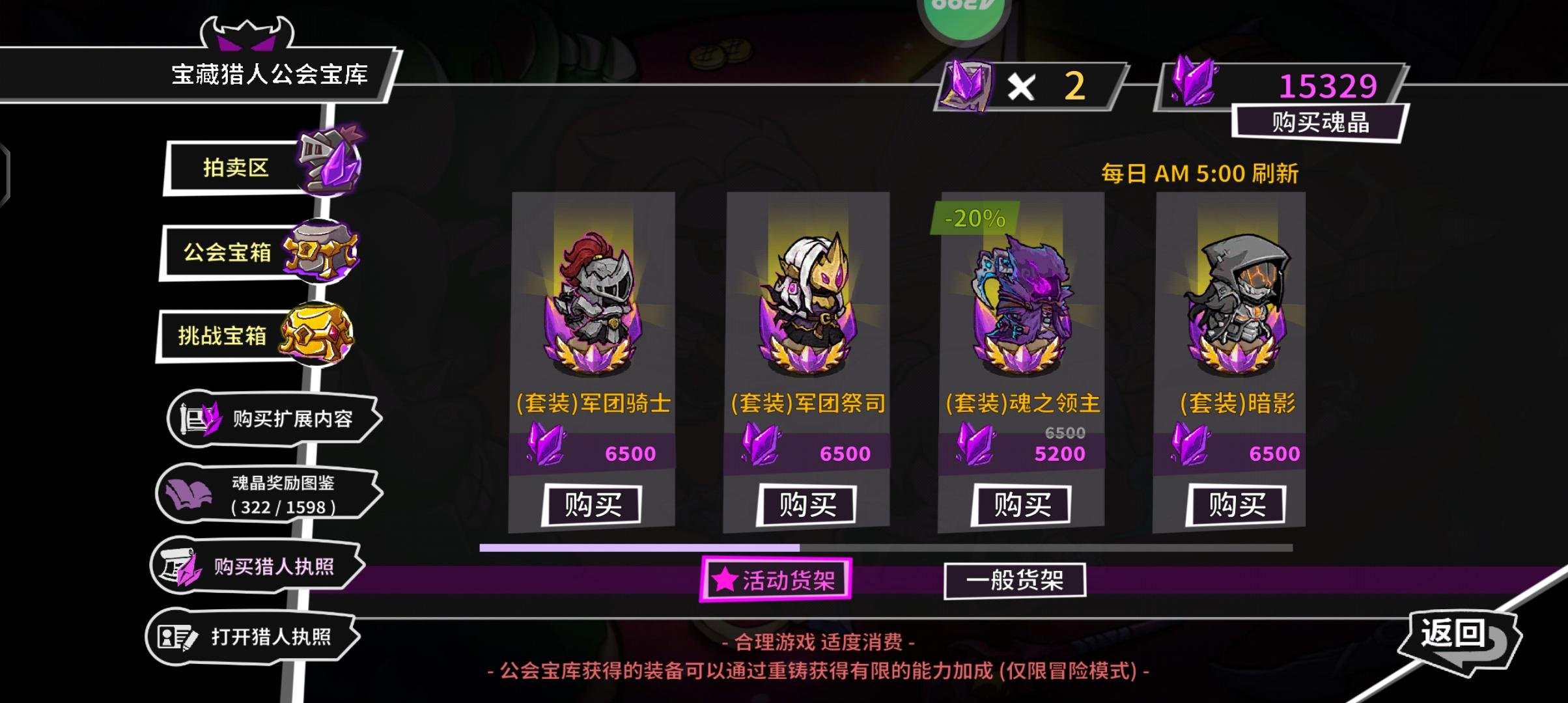Buy the discounted 魂之领主 set for 5200
The image size is (1568, 703).
[x=1024, y=503]
